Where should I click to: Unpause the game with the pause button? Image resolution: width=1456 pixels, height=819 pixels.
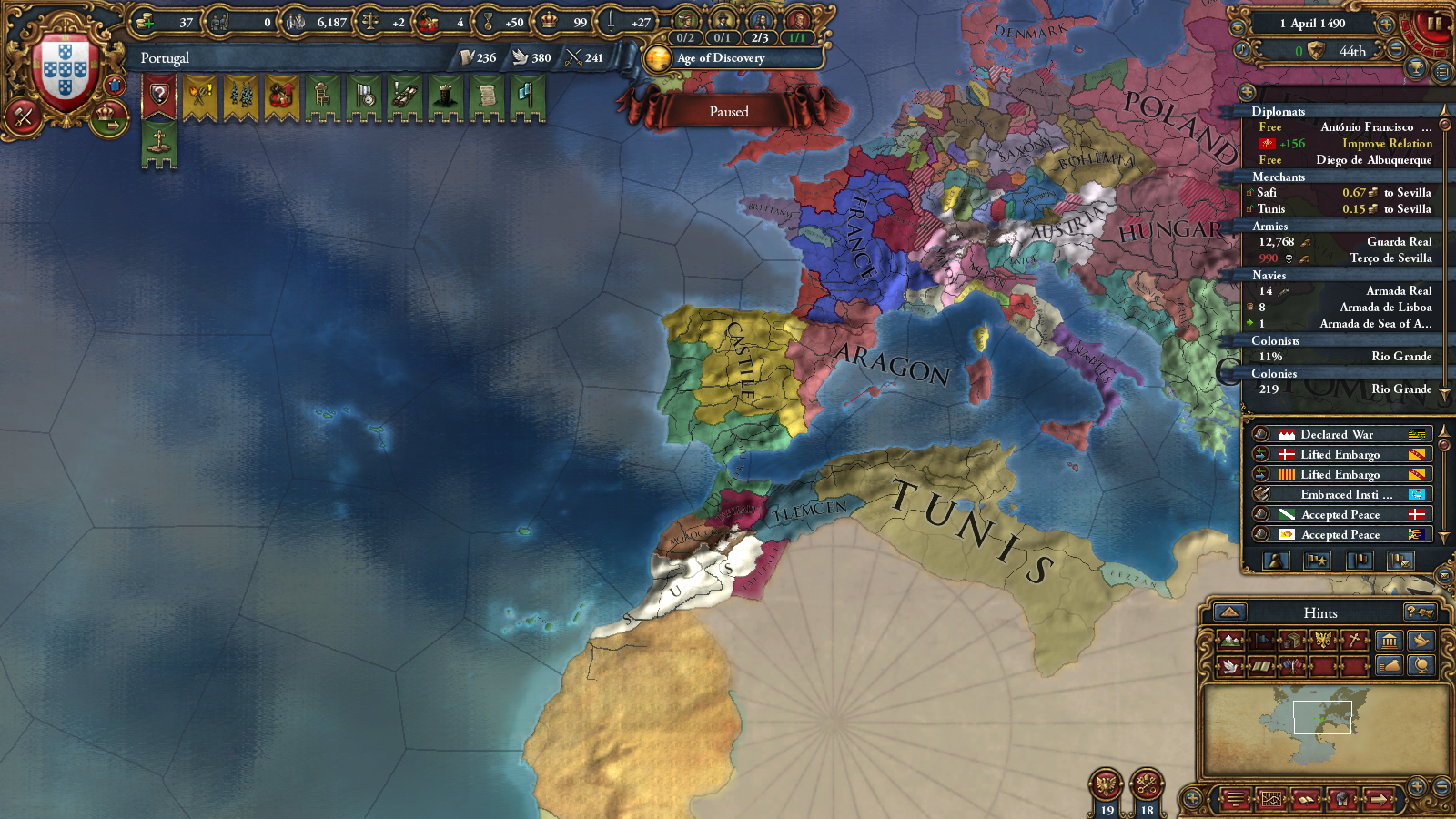(x=1436, y=24)
